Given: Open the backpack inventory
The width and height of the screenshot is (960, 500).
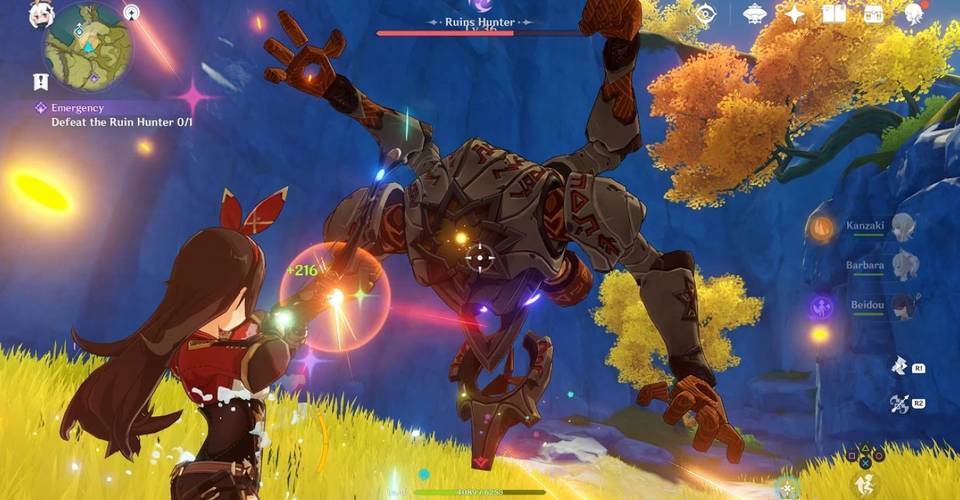Looking at the screenshot, I should pyautogui.click(x=874, y=14).
